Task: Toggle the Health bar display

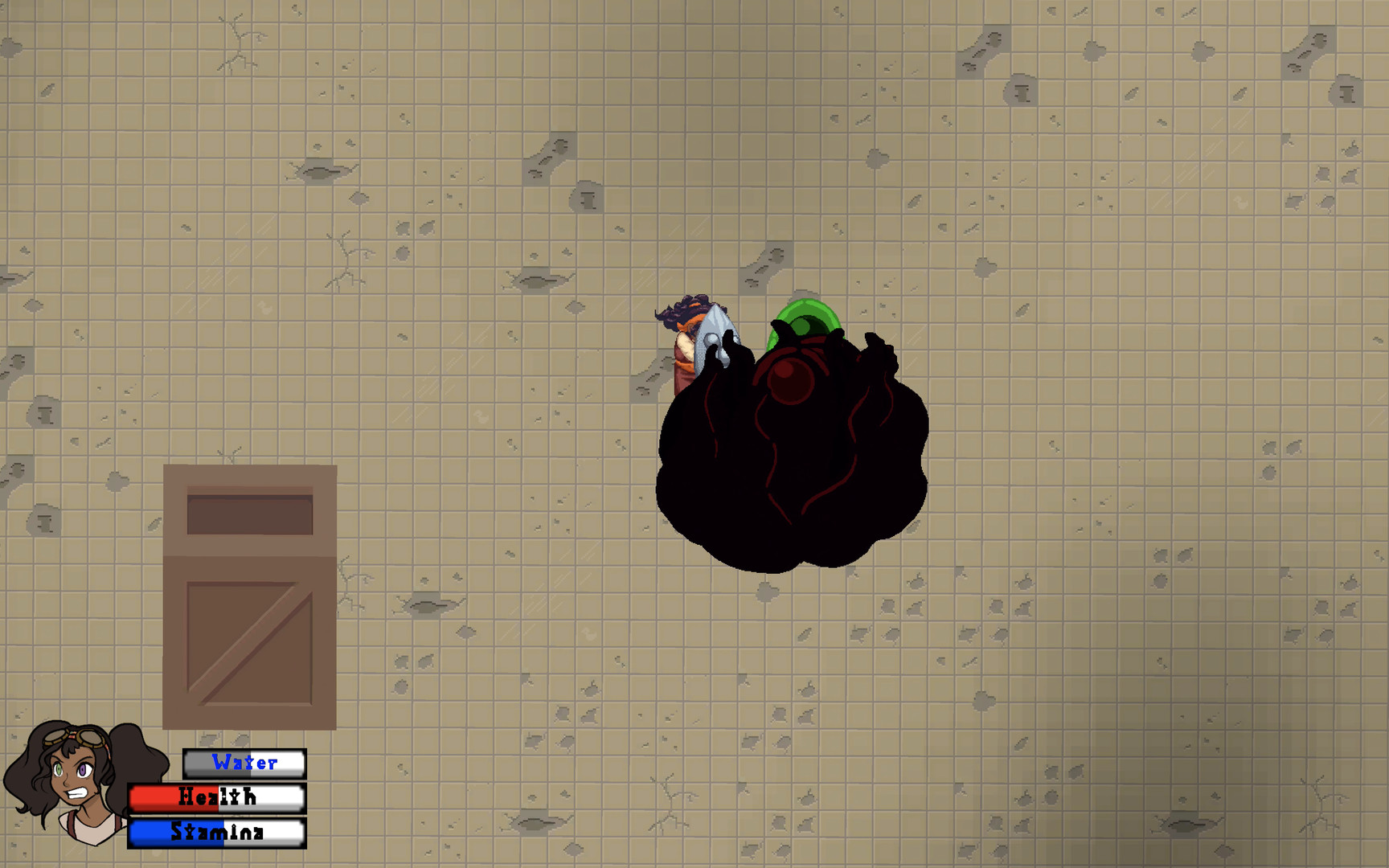Action: [x=215, y=798]
